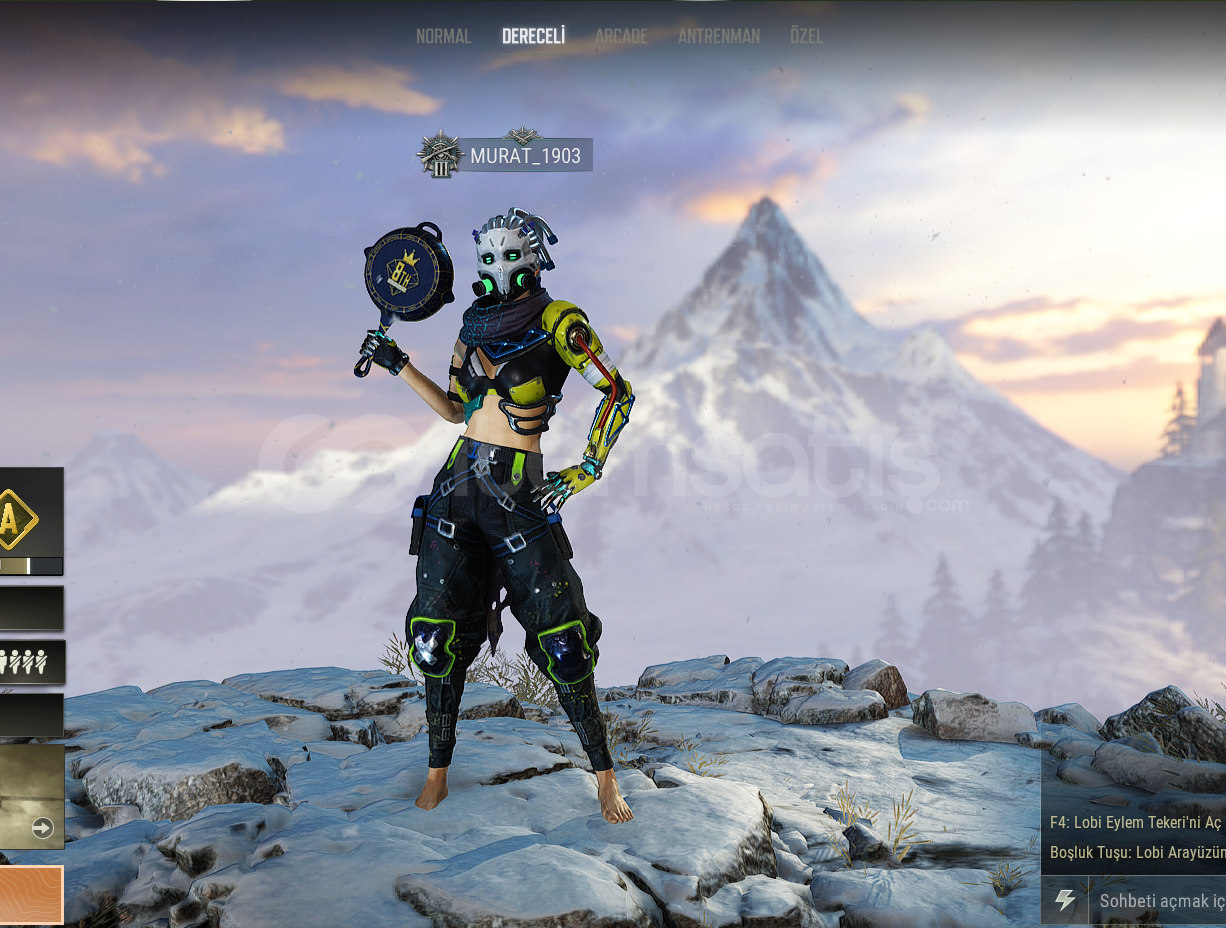Open the Sohbeti açmak chat input box
Viewport: 1226px width, 928px height.
[1160, 900]
